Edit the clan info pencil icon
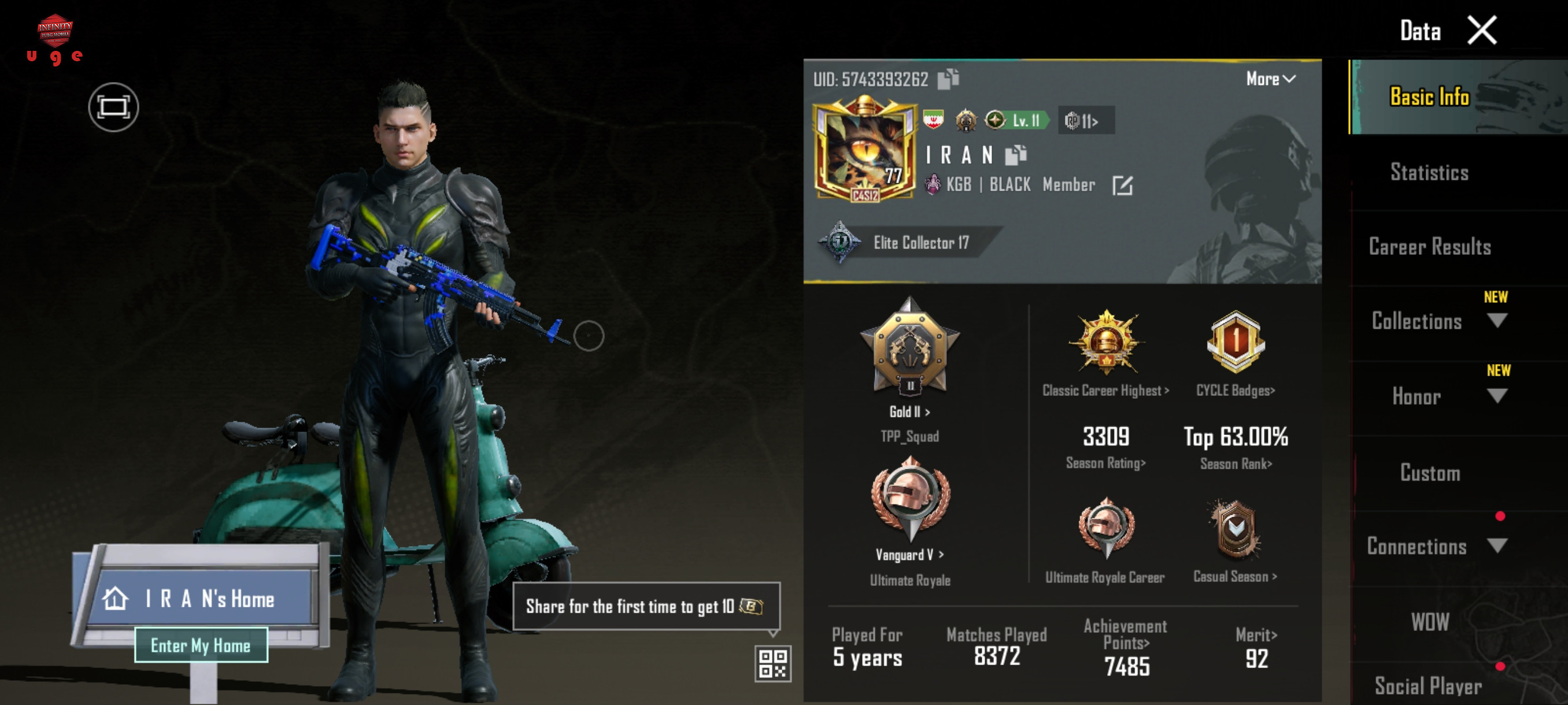Image resolution: width=1568 pixels, height=705 pixels. tap(1122, 185)
